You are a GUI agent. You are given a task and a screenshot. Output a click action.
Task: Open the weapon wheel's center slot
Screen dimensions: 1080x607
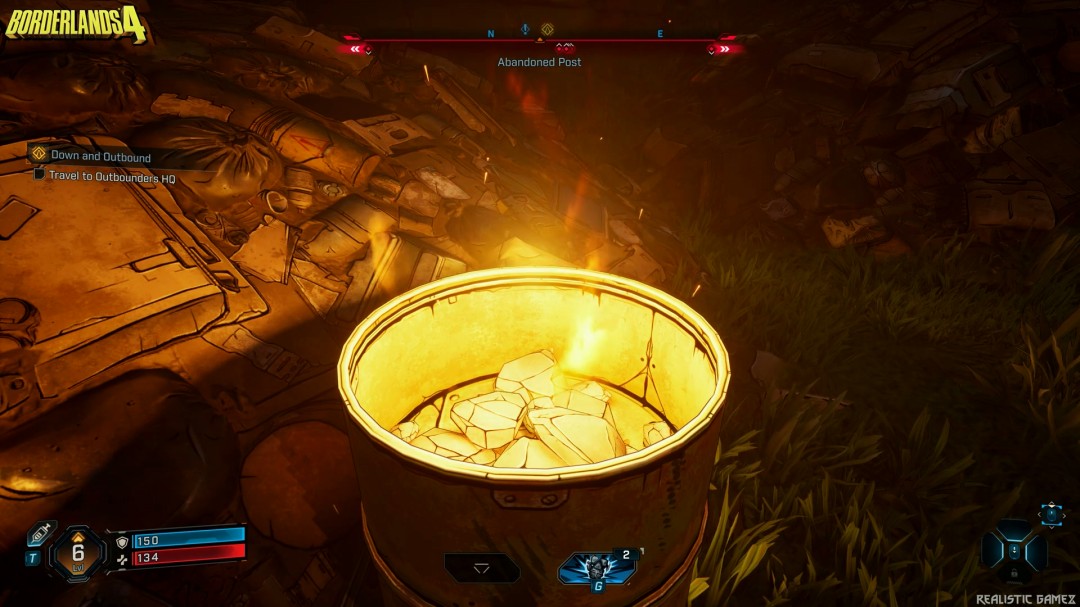click(x=1014, y=550)
